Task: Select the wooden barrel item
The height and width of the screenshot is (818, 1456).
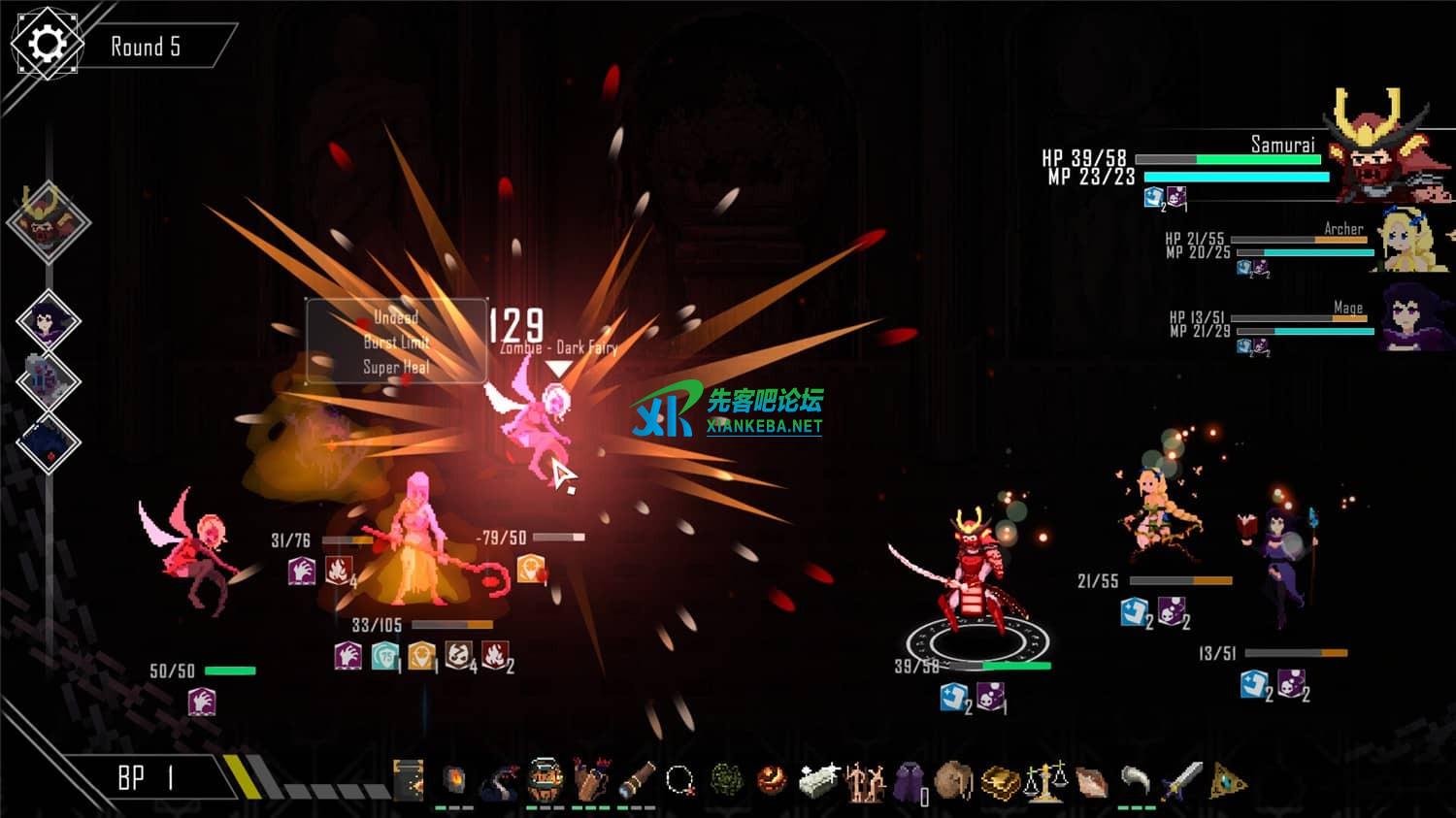Action: pos(545,779)
